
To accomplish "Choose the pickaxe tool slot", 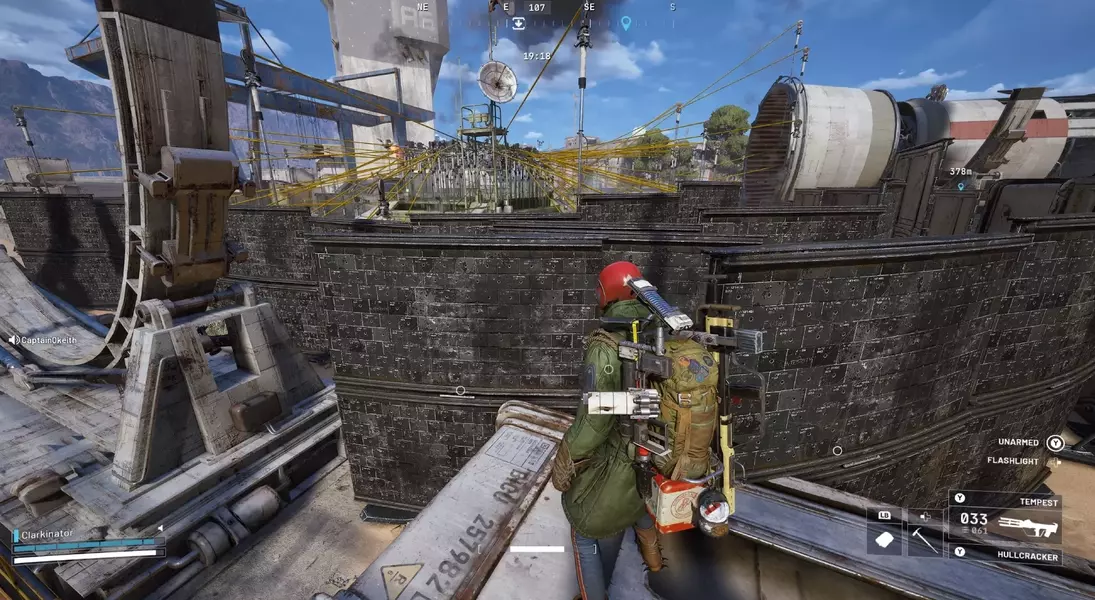I will 924,539.
